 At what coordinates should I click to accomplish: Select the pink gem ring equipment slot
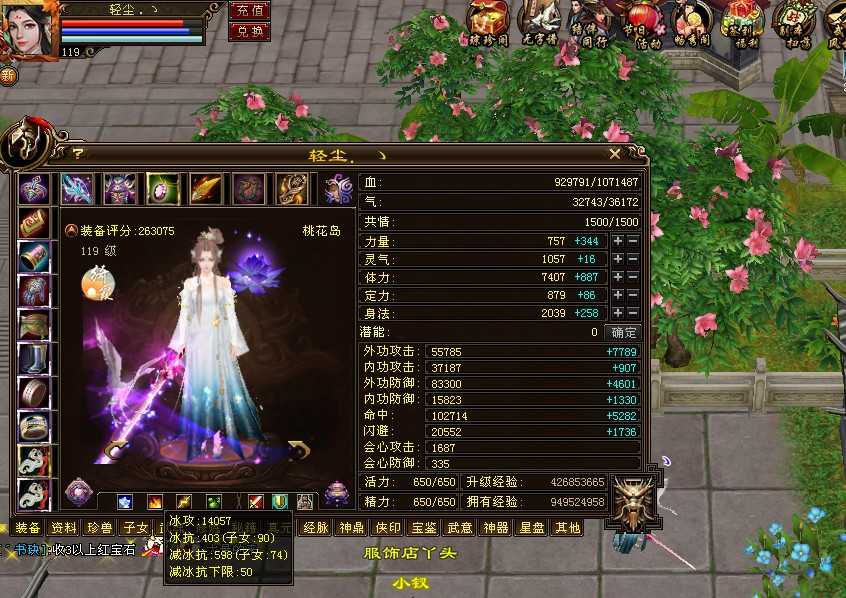163,188
